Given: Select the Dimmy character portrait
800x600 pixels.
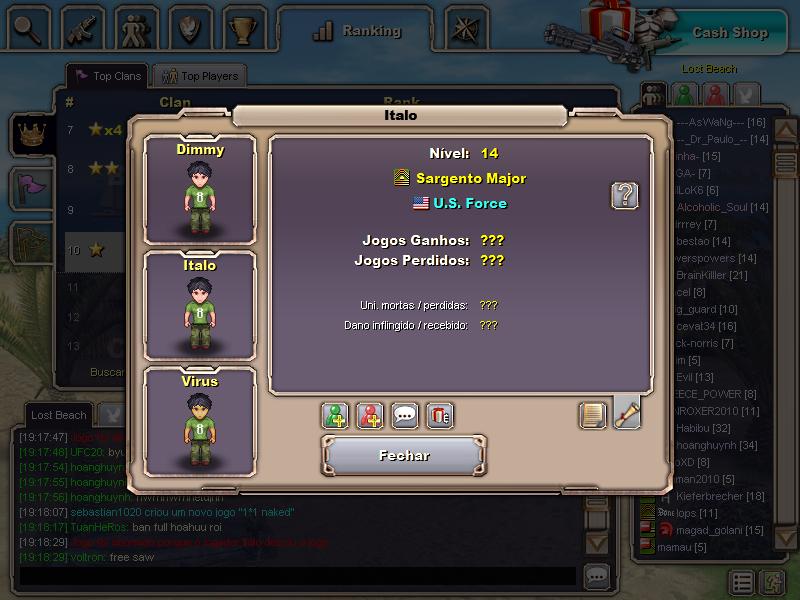Looking at the screenshot, I should [x=200, y=189].
